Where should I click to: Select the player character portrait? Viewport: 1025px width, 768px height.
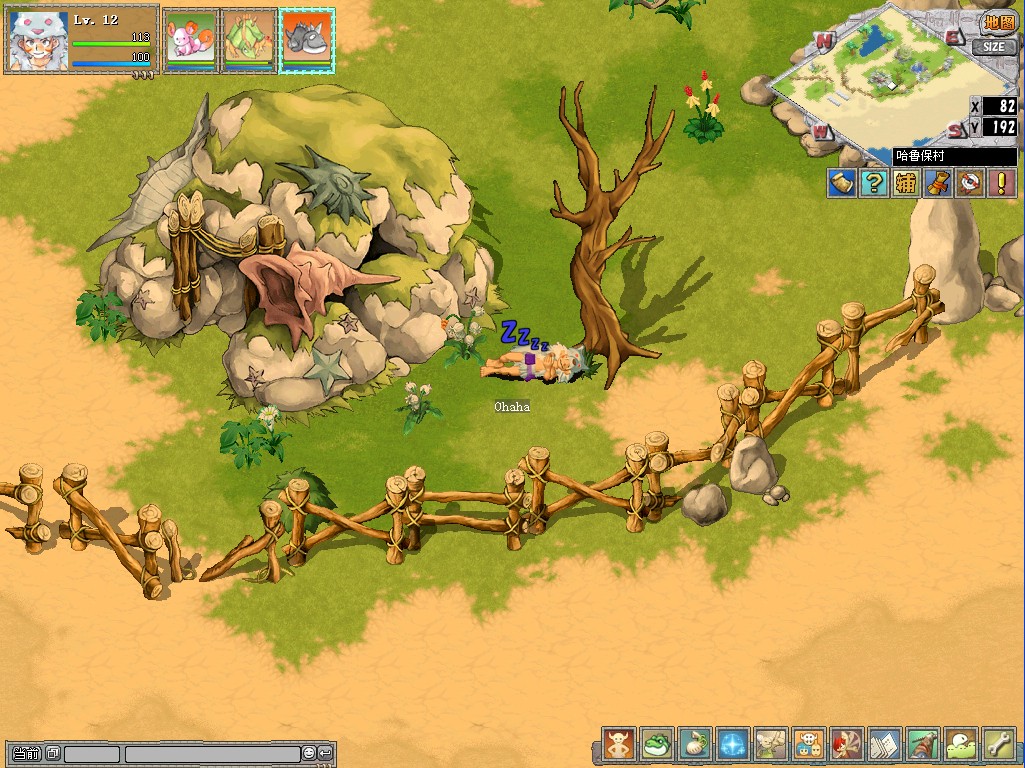(38, 41)
